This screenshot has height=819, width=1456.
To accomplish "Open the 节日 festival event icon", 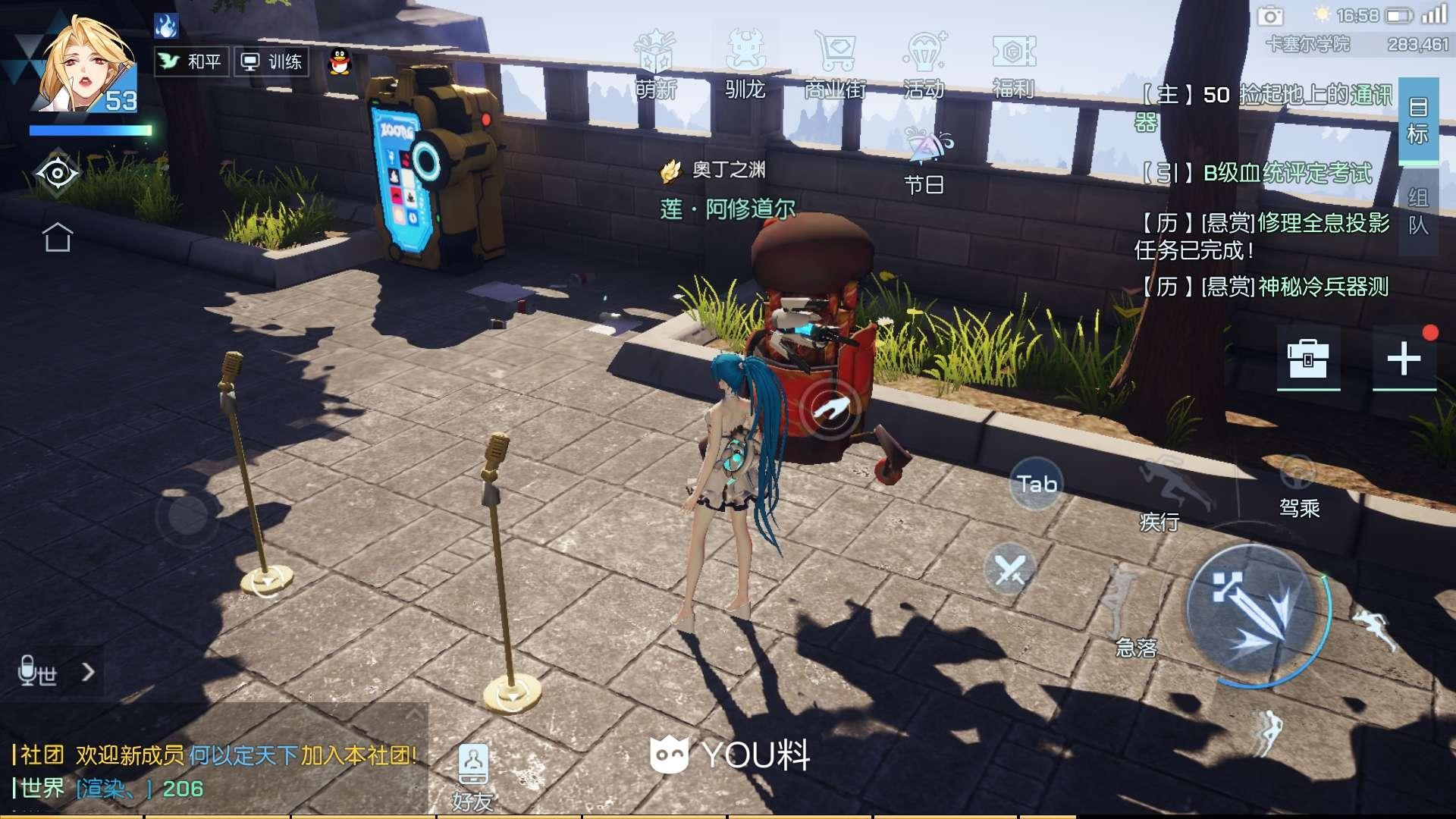I will coord(925,161).
